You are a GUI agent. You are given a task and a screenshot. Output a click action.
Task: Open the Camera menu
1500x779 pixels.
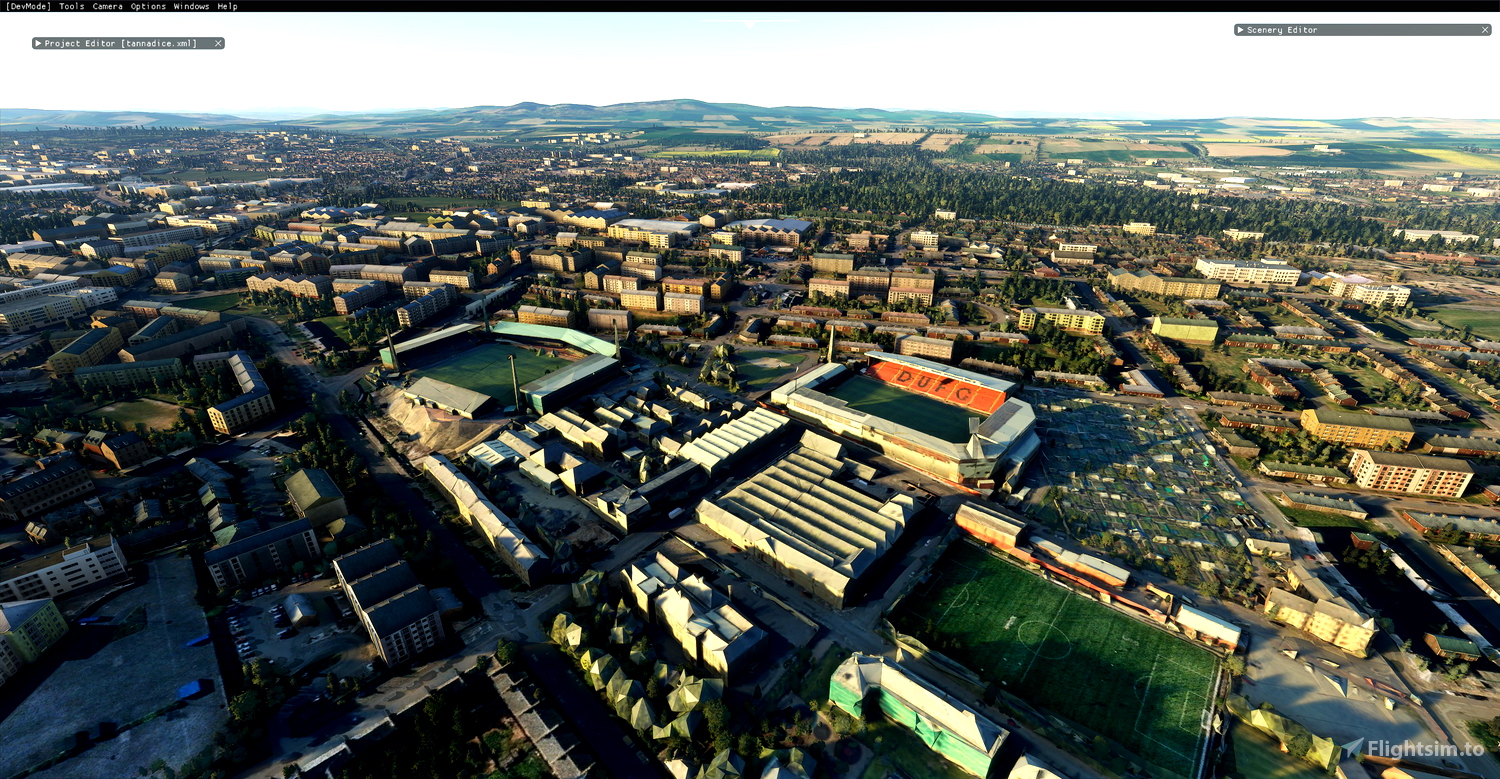coord(107,5)
